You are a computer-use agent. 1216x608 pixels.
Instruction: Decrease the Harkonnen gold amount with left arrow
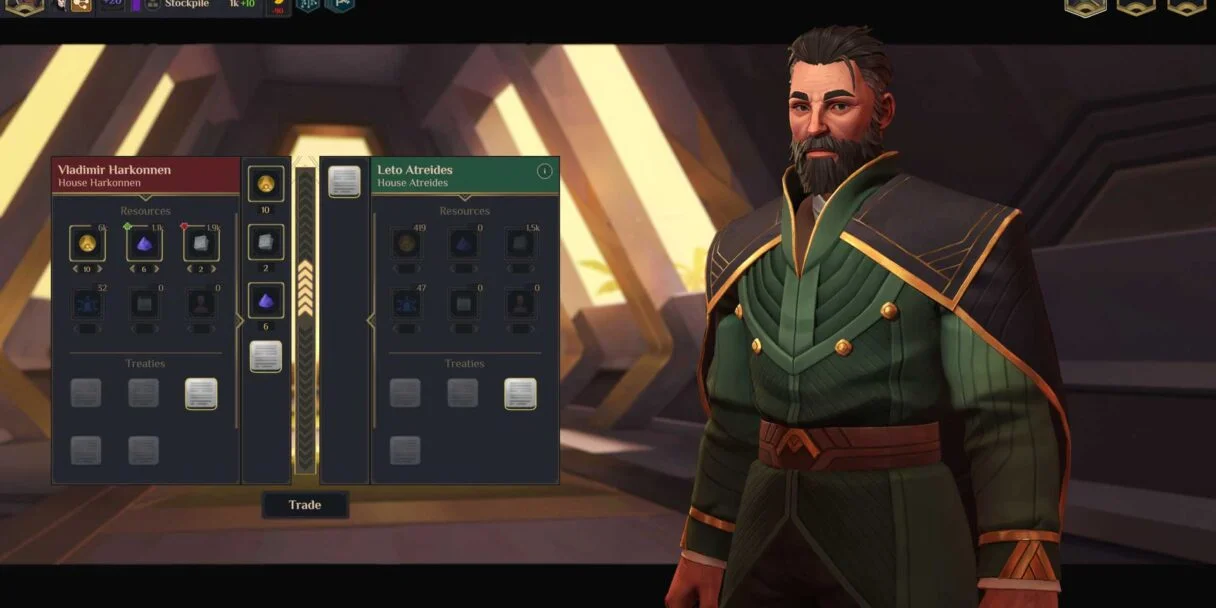pos(73,269)
